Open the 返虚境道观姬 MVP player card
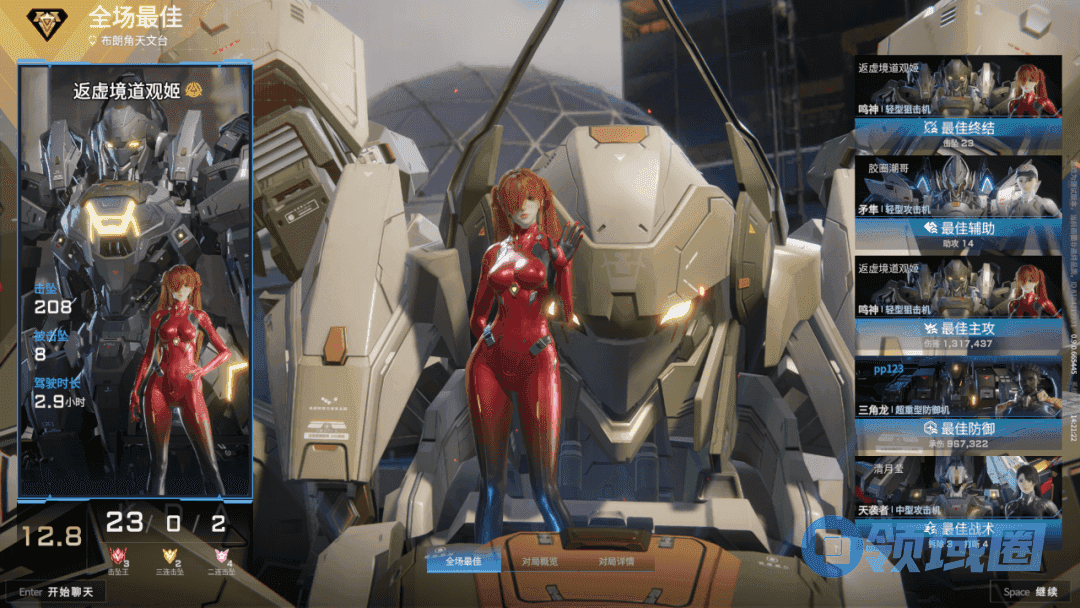The width and height of the screenshot is (1080, 608). [x=134, y=280]
